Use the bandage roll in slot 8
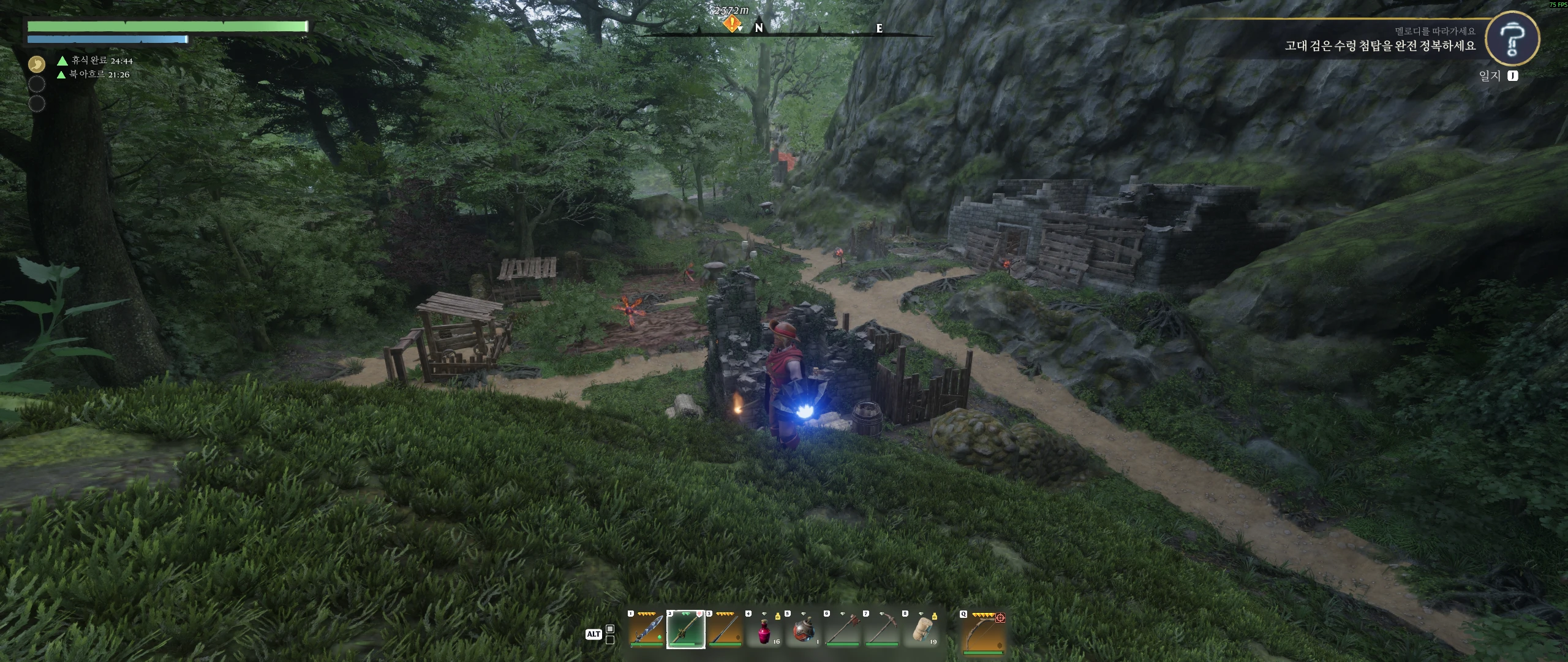 click(921, 630)
